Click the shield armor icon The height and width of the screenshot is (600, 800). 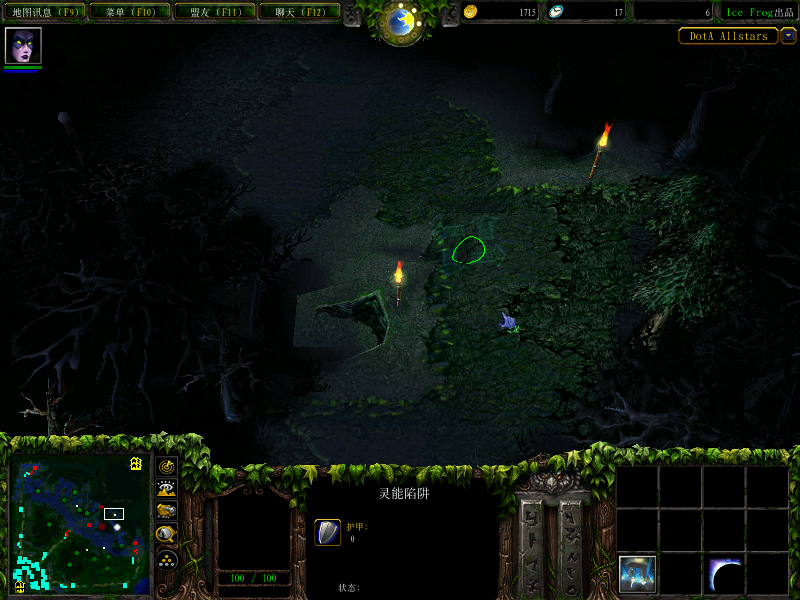[x=327, y=532]
